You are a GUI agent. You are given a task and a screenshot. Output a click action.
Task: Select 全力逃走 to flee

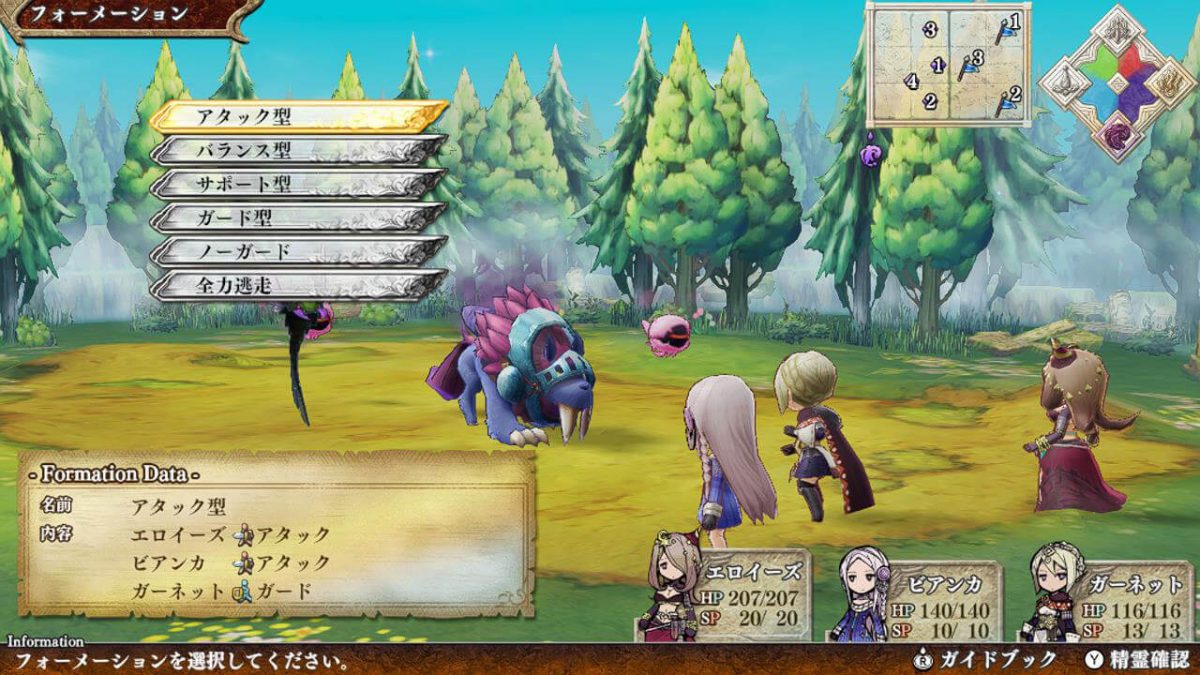coord(298,285)
